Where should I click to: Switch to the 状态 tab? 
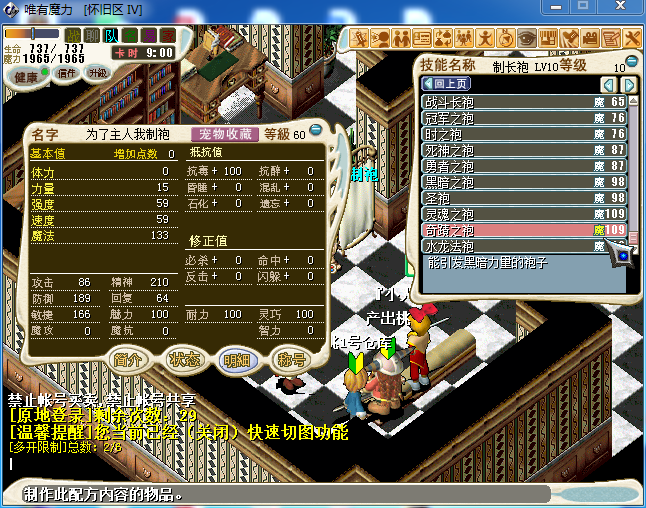(185, 359)
